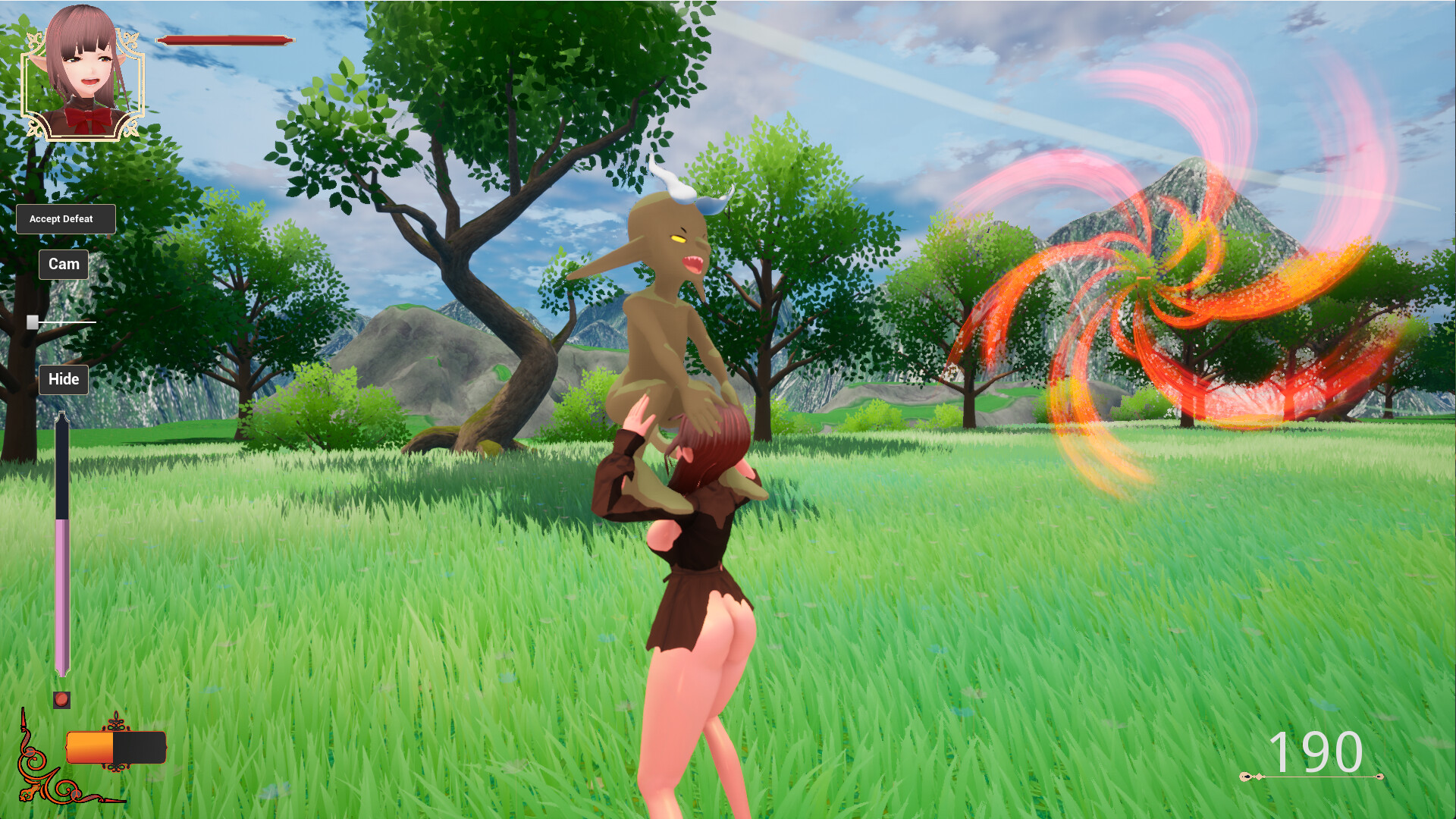
Task: Activate the Hide button to conceal the UI
Action: coord(64,379)
